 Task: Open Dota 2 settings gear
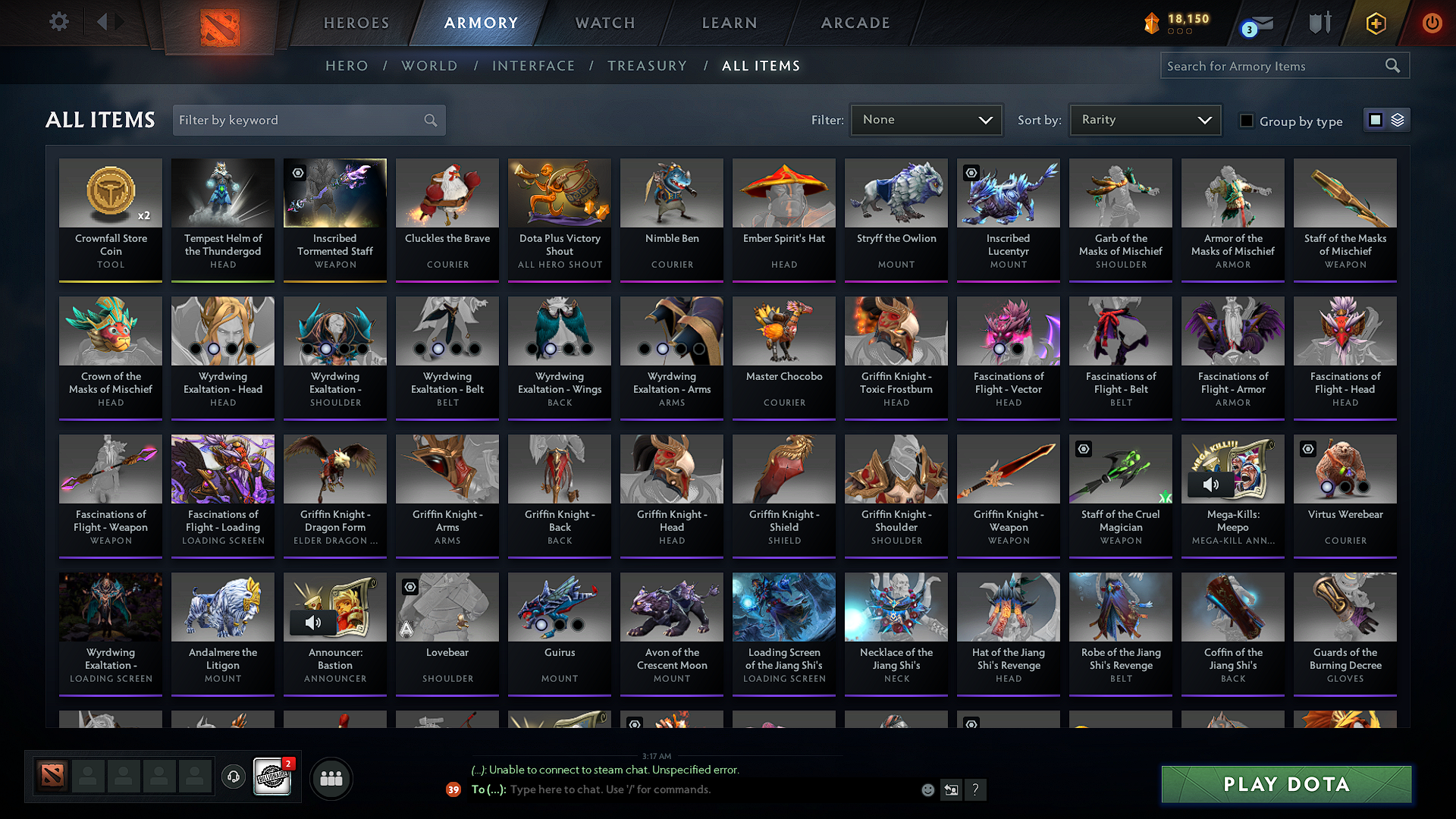point(58,22)
